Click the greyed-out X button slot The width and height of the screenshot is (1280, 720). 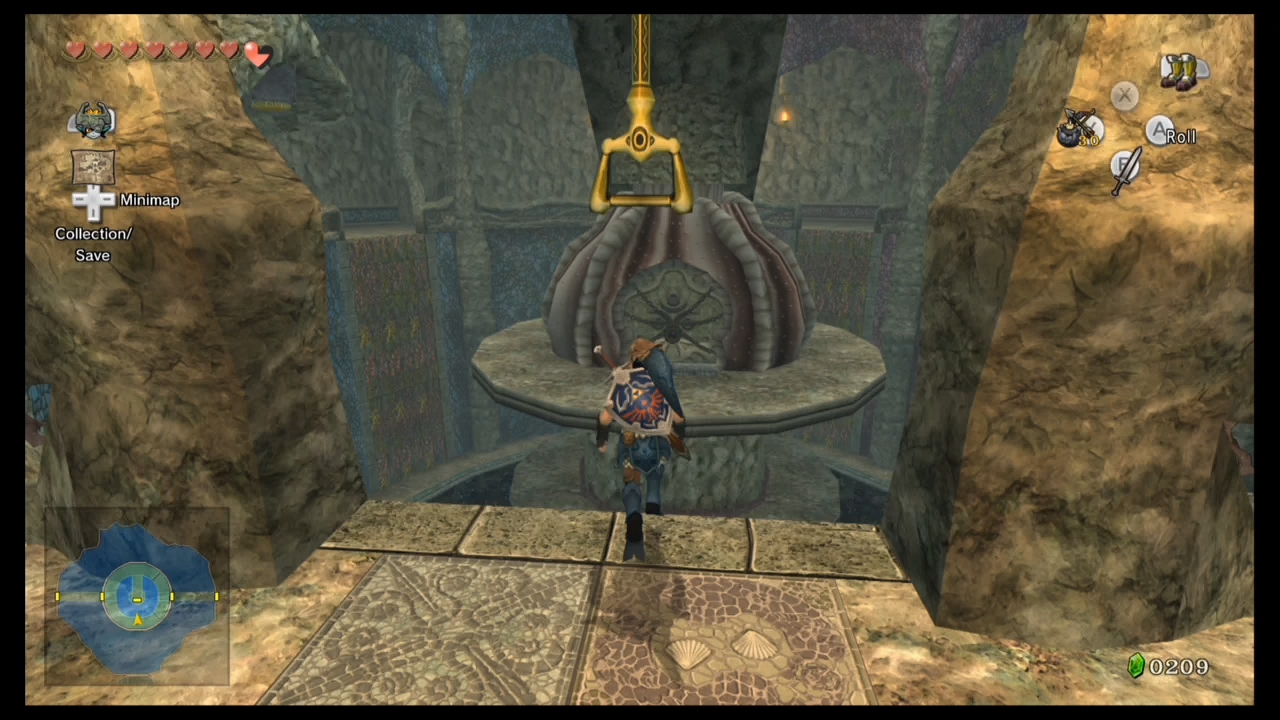[x=1124, y=95]
